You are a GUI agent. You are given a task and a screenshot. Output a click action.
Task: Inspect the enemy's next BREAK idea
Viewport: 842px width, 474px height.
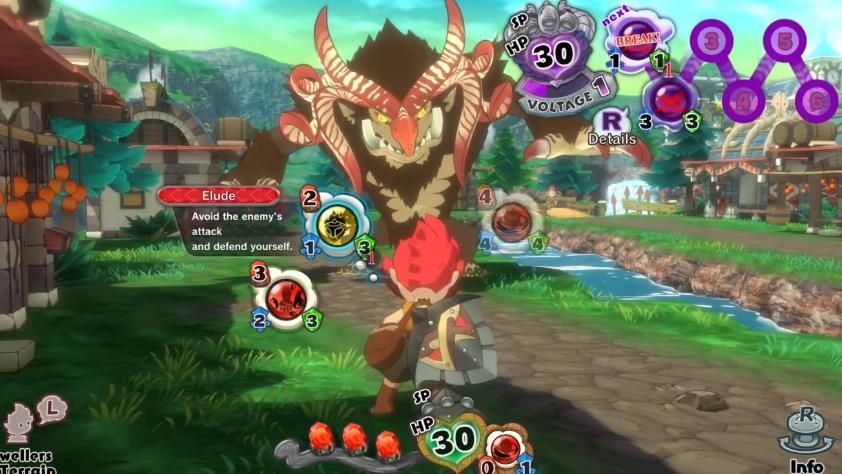point(639,43)
